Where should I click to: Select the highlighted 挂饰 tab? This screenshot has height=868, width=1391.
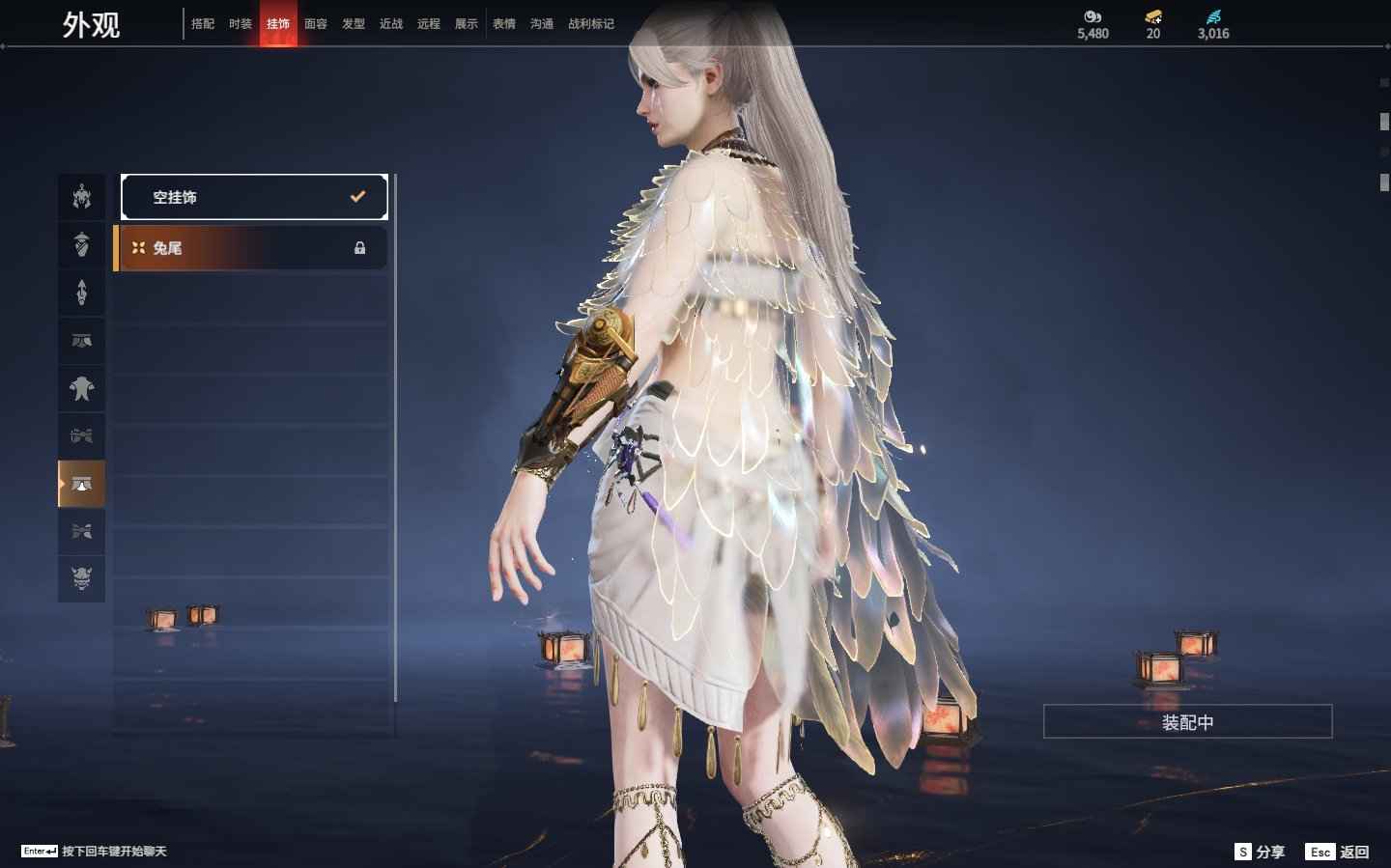click(278, 24)
